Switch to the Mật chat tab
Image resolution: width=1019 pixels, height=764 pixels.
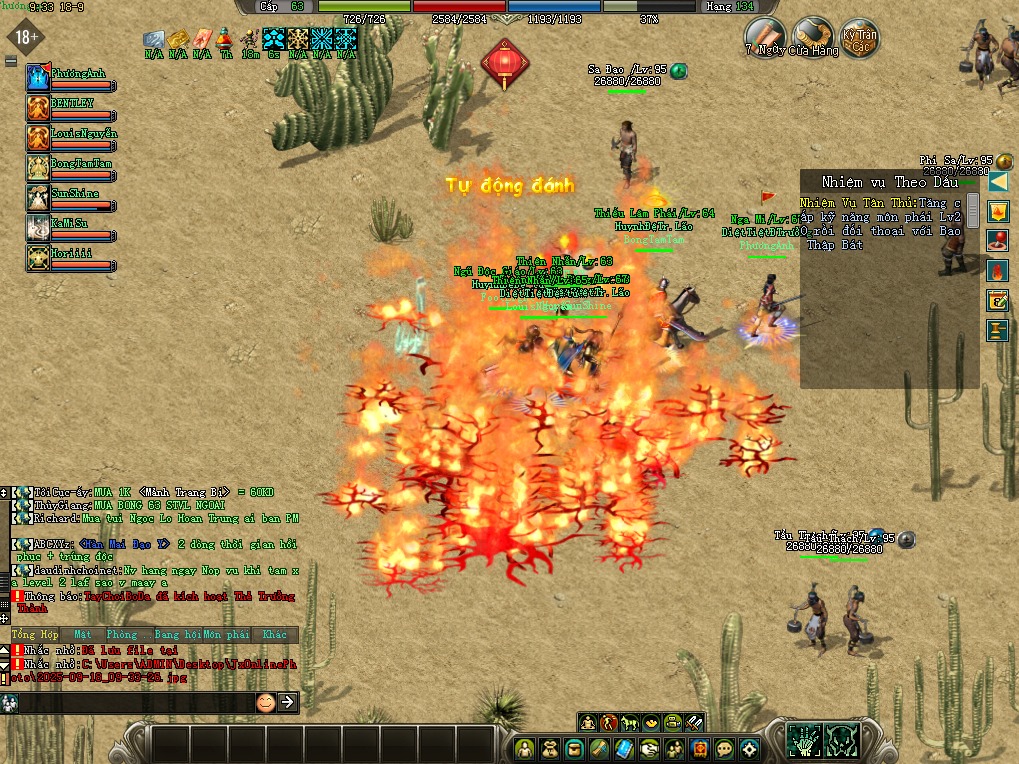(82, 635)
